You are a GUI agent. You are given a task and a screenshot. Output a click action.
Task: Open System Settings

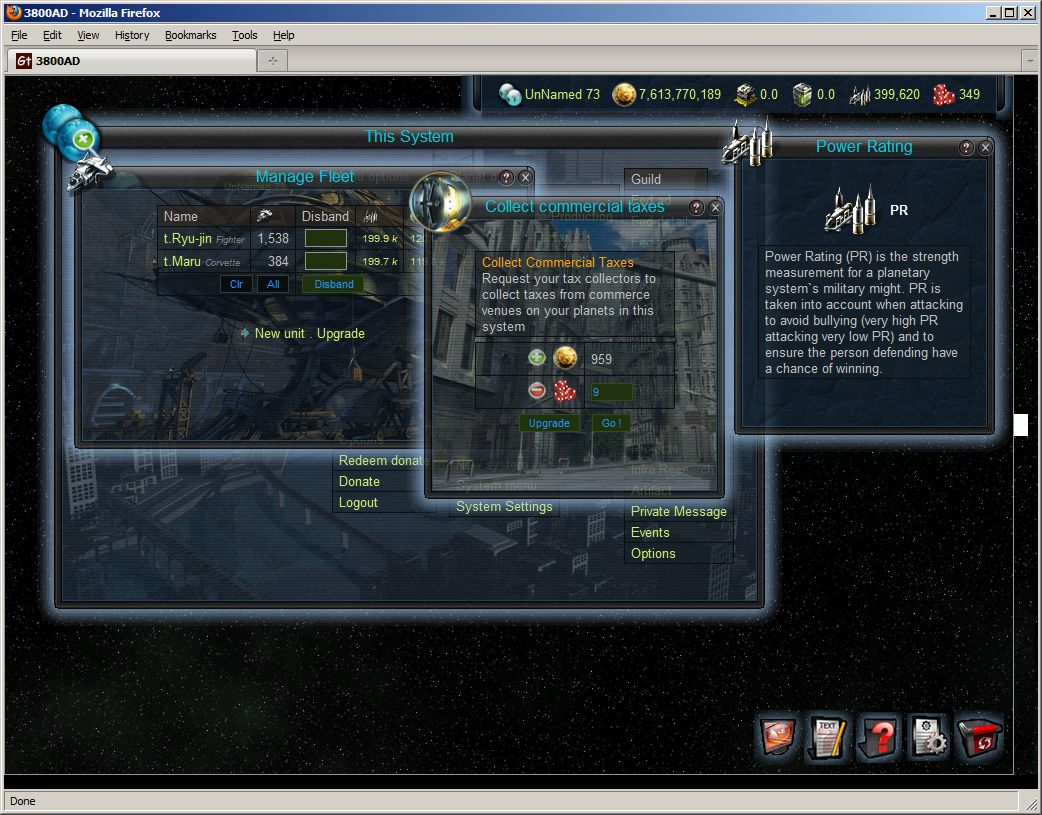[x=504, y=507]
